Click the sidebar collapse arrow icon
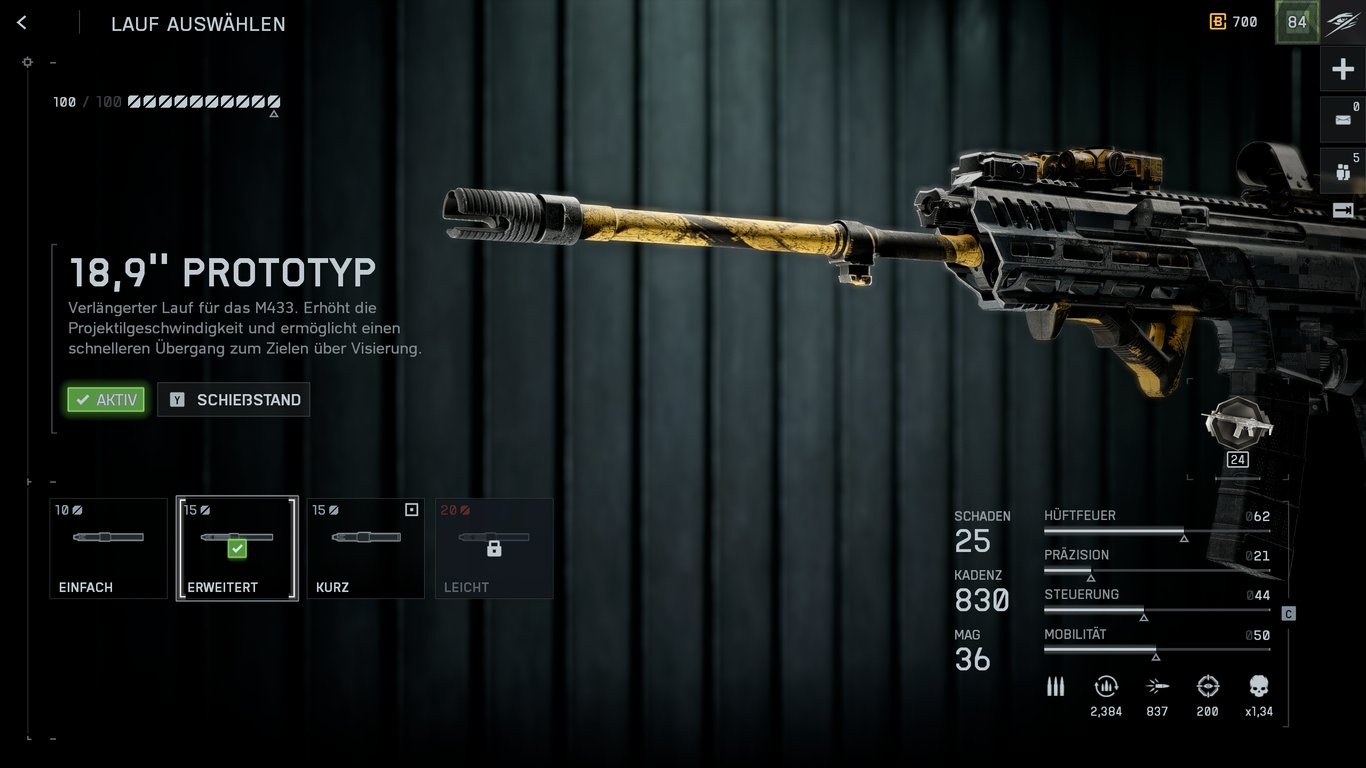 click(x=1343, y=210)
